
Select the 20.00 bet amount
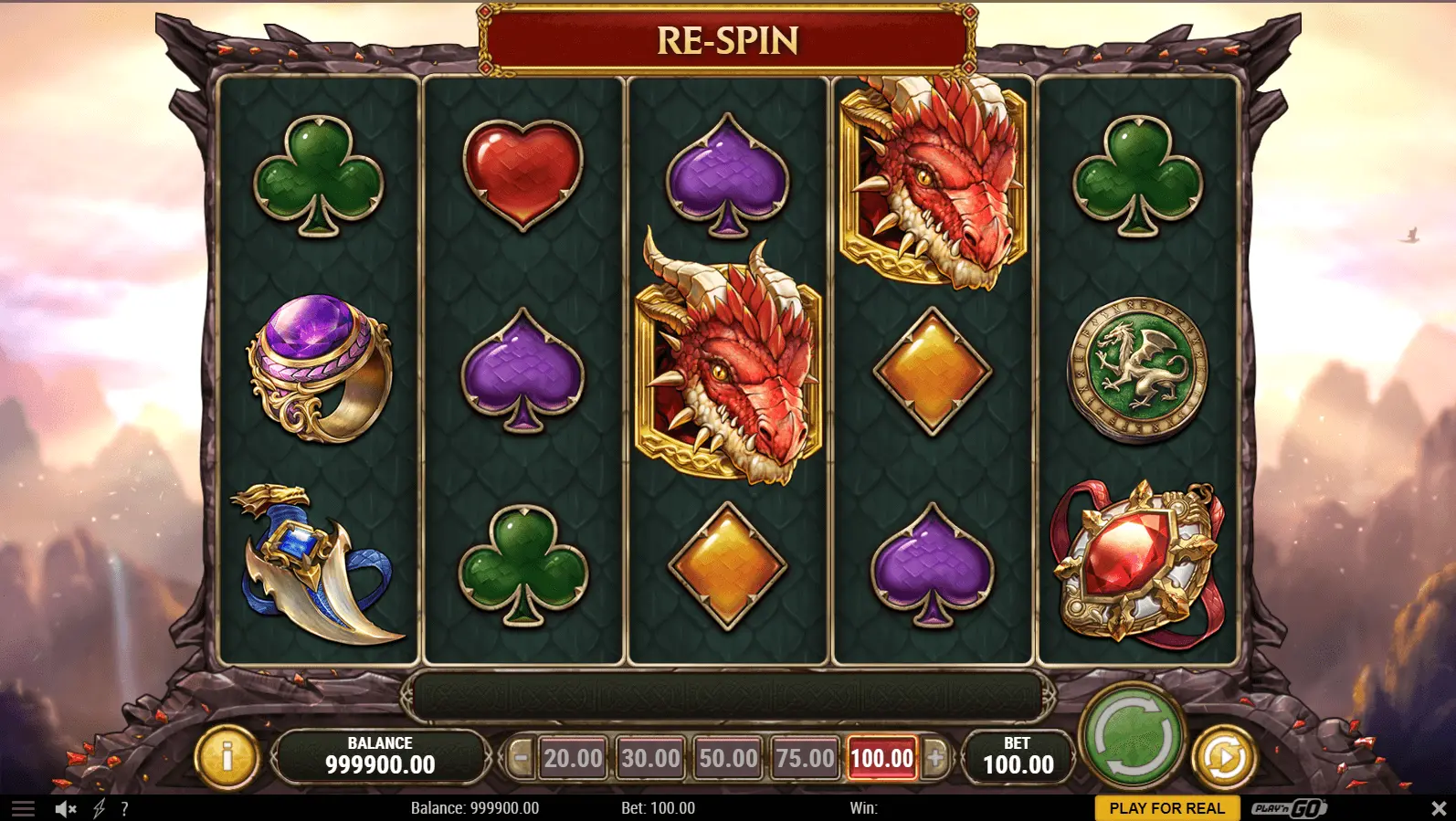573,758
